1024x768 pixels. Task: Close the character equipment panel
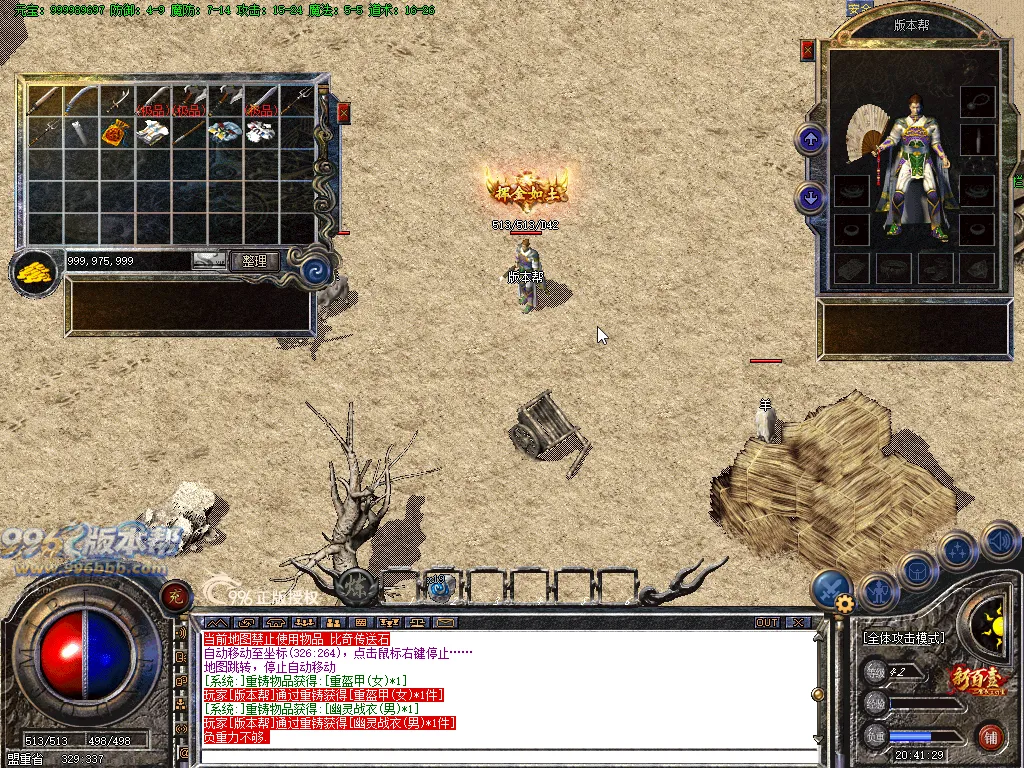[808, 50]
